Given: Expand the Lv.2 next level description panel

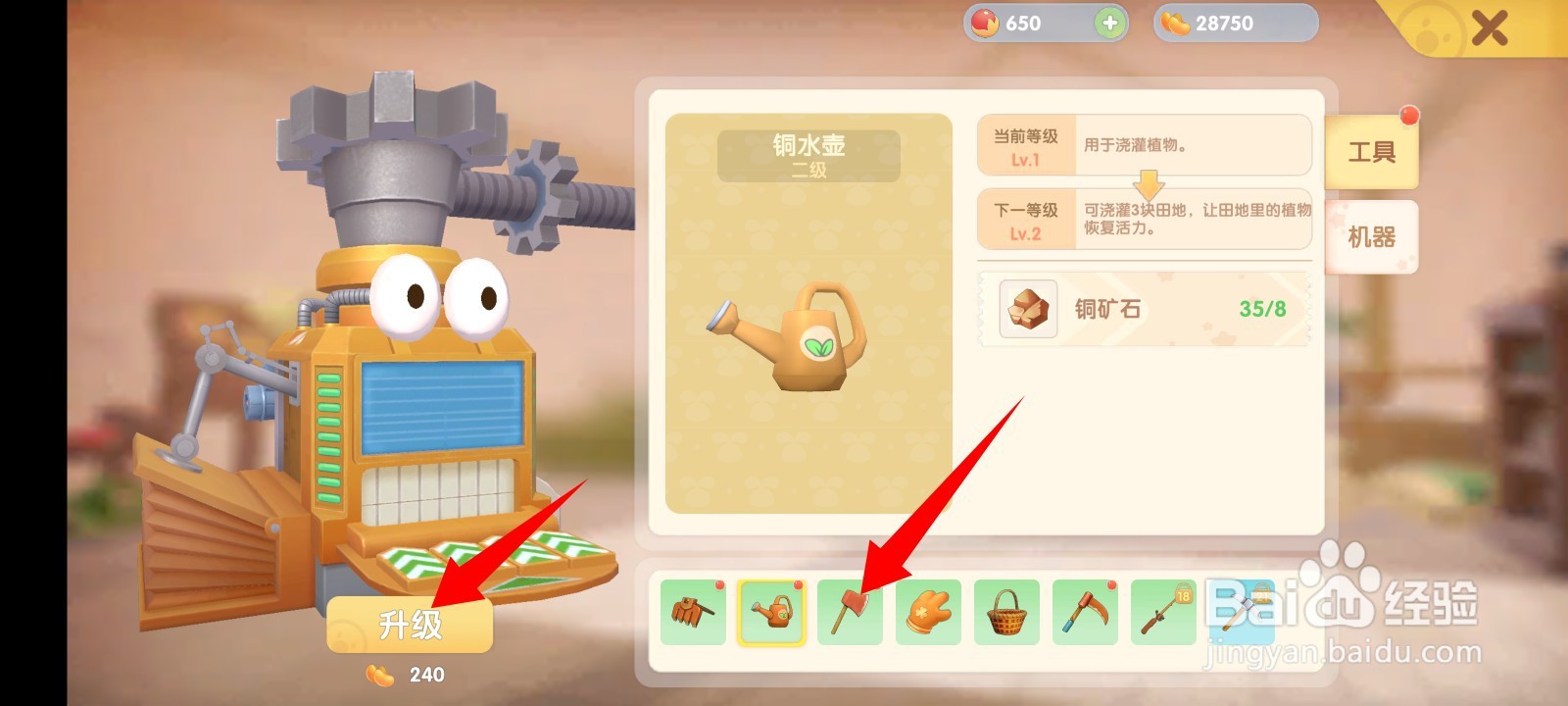Looking at the screenshot, I should click(1143, 219).
